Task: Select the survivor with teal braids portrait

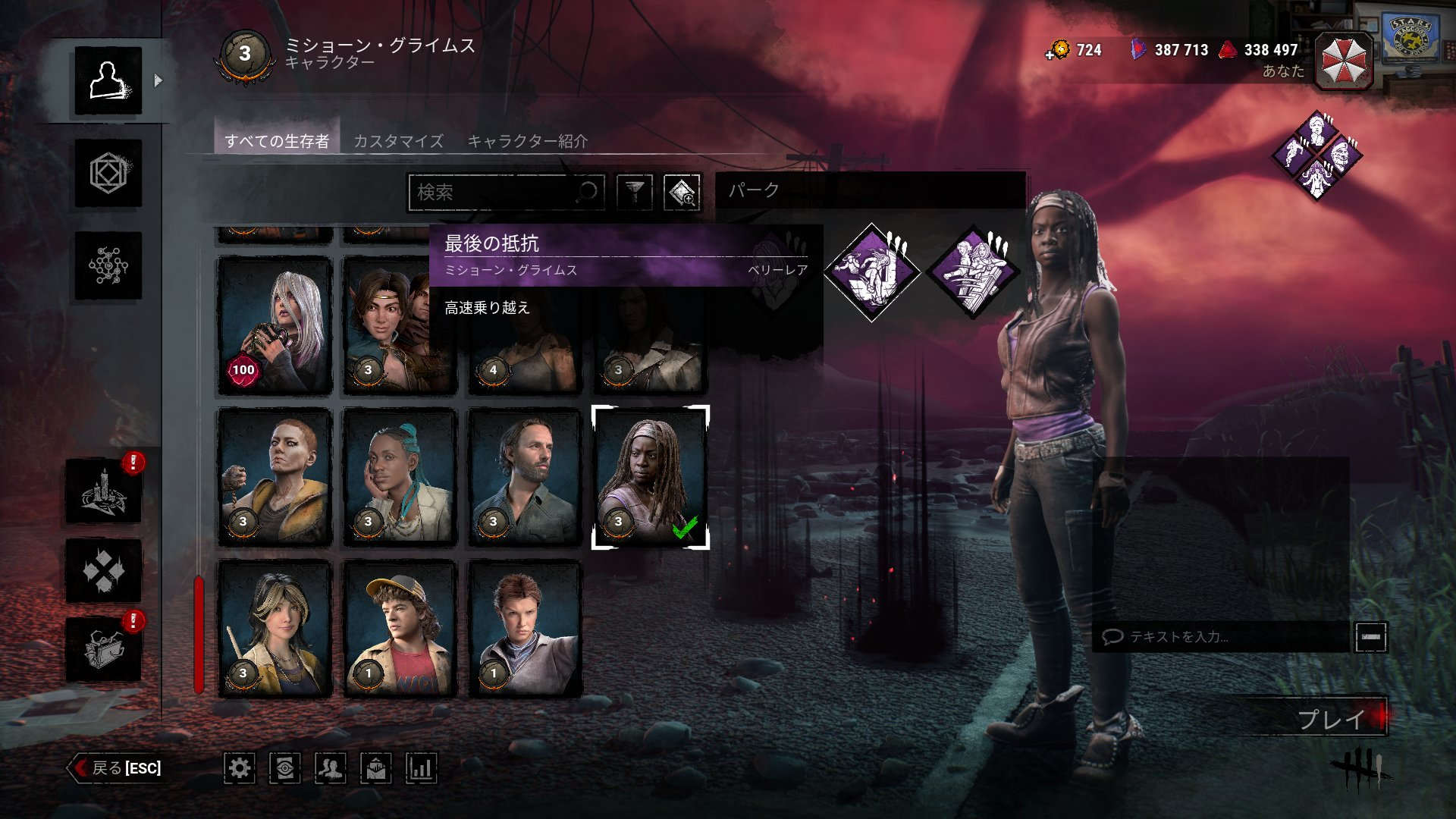Action: tap(400, 476)
